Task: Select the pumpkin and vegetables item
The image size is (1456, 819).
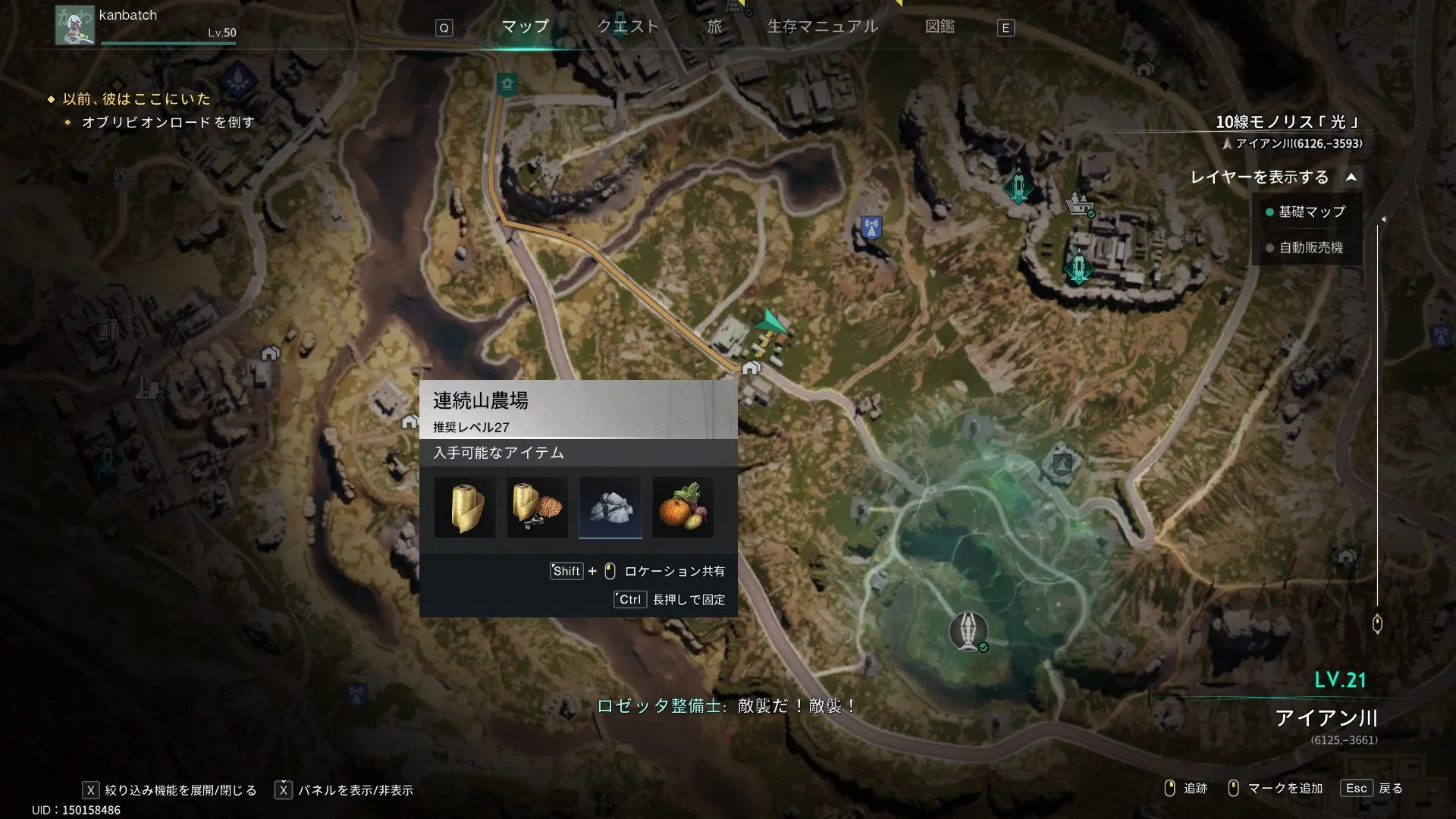Action: click(683, 507)
